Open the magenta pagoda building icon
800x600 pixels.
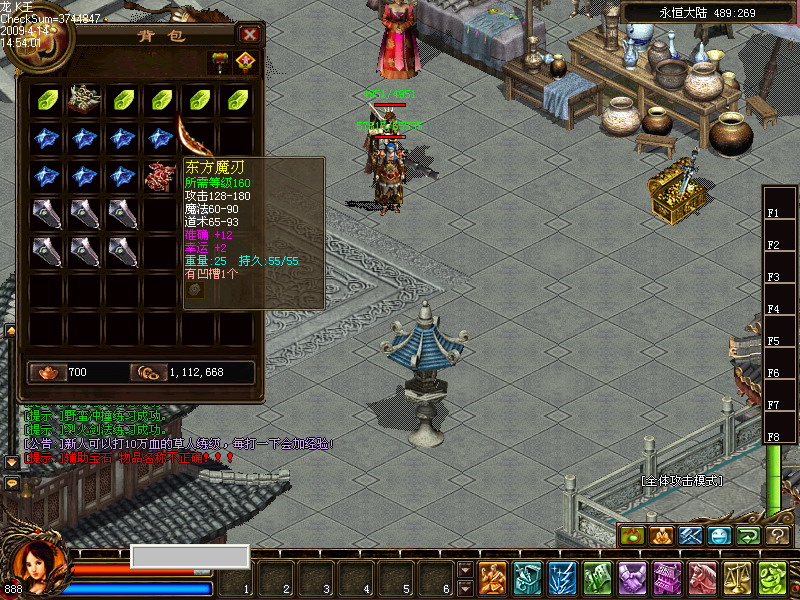point(667,578)
